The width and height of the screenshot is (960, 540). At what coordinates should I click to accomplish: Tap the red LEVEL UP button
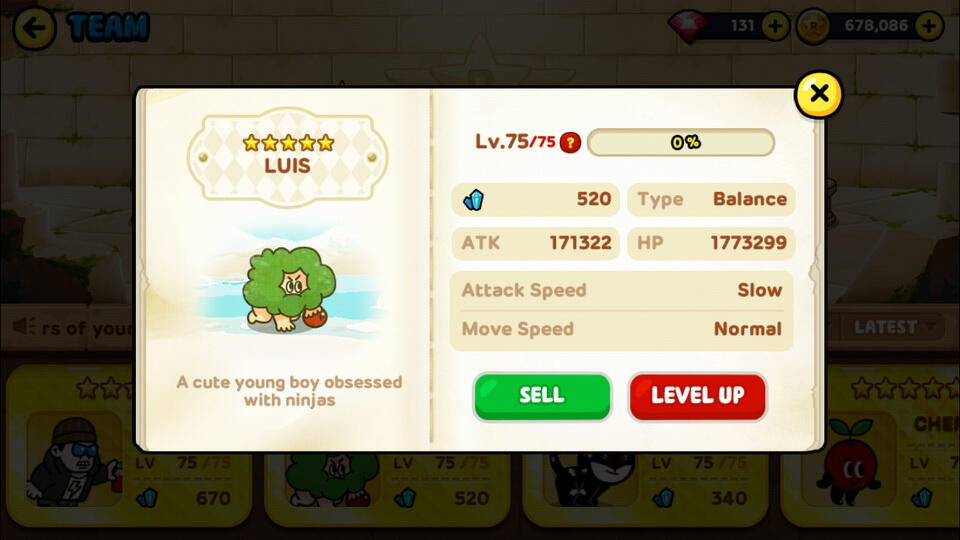click(x=697, y=396)
